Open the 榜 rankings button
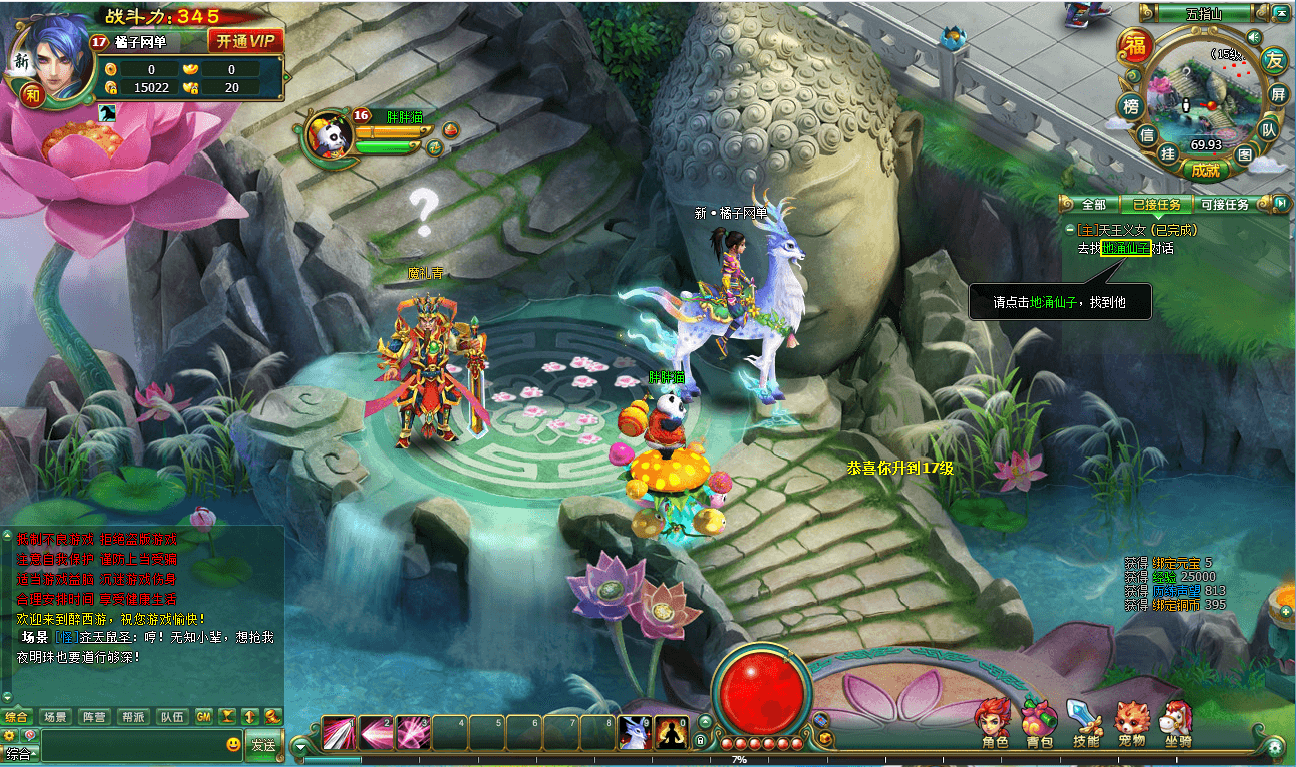The image size is (1296, 767). (x=1131, y=106)
